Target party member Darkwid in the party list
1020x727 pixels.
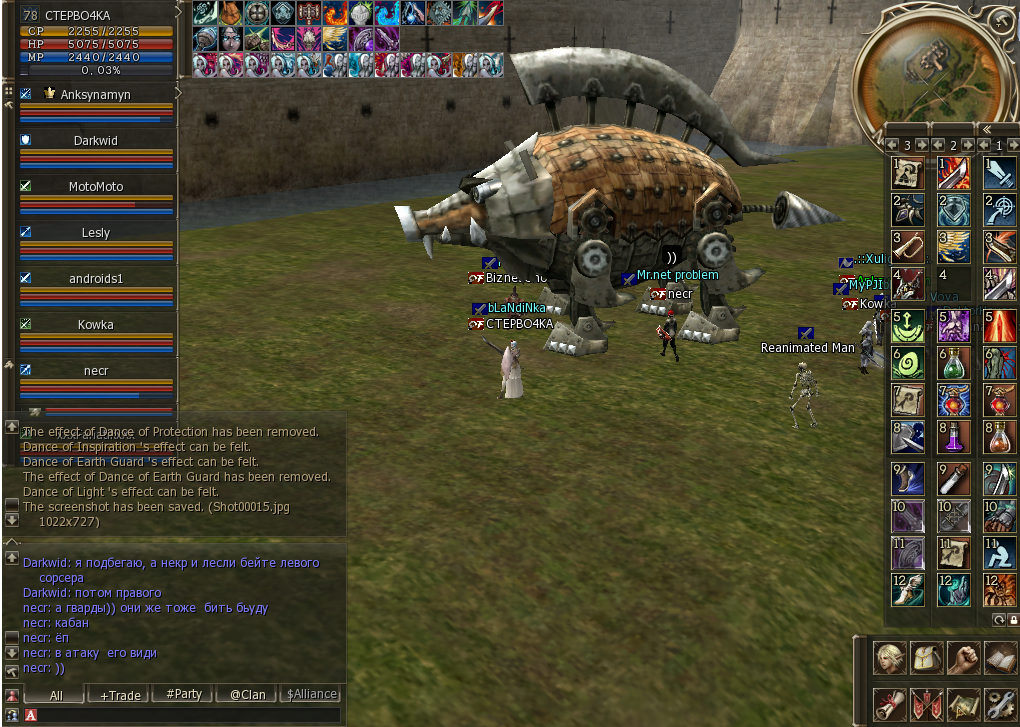coord(96,141)
